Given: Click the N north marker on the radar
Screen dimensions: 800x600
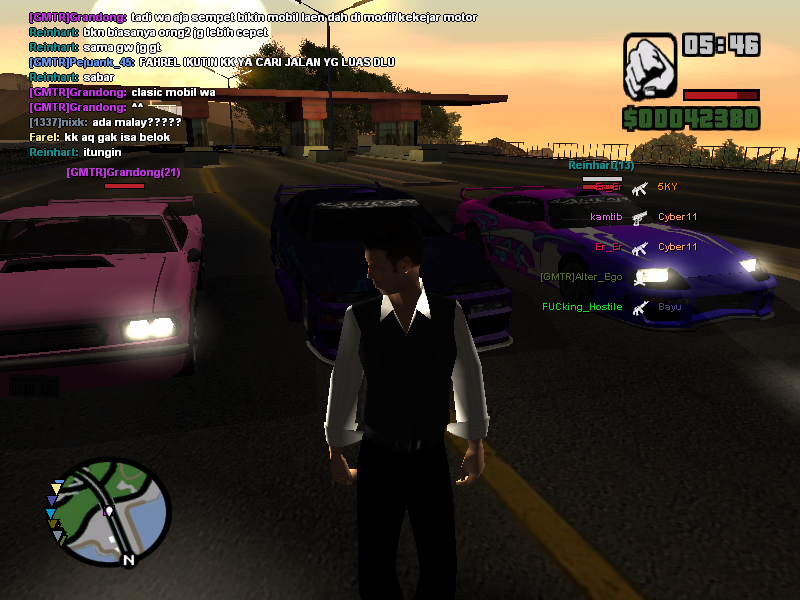Looking at the screenshot, I should pos(128,560).
